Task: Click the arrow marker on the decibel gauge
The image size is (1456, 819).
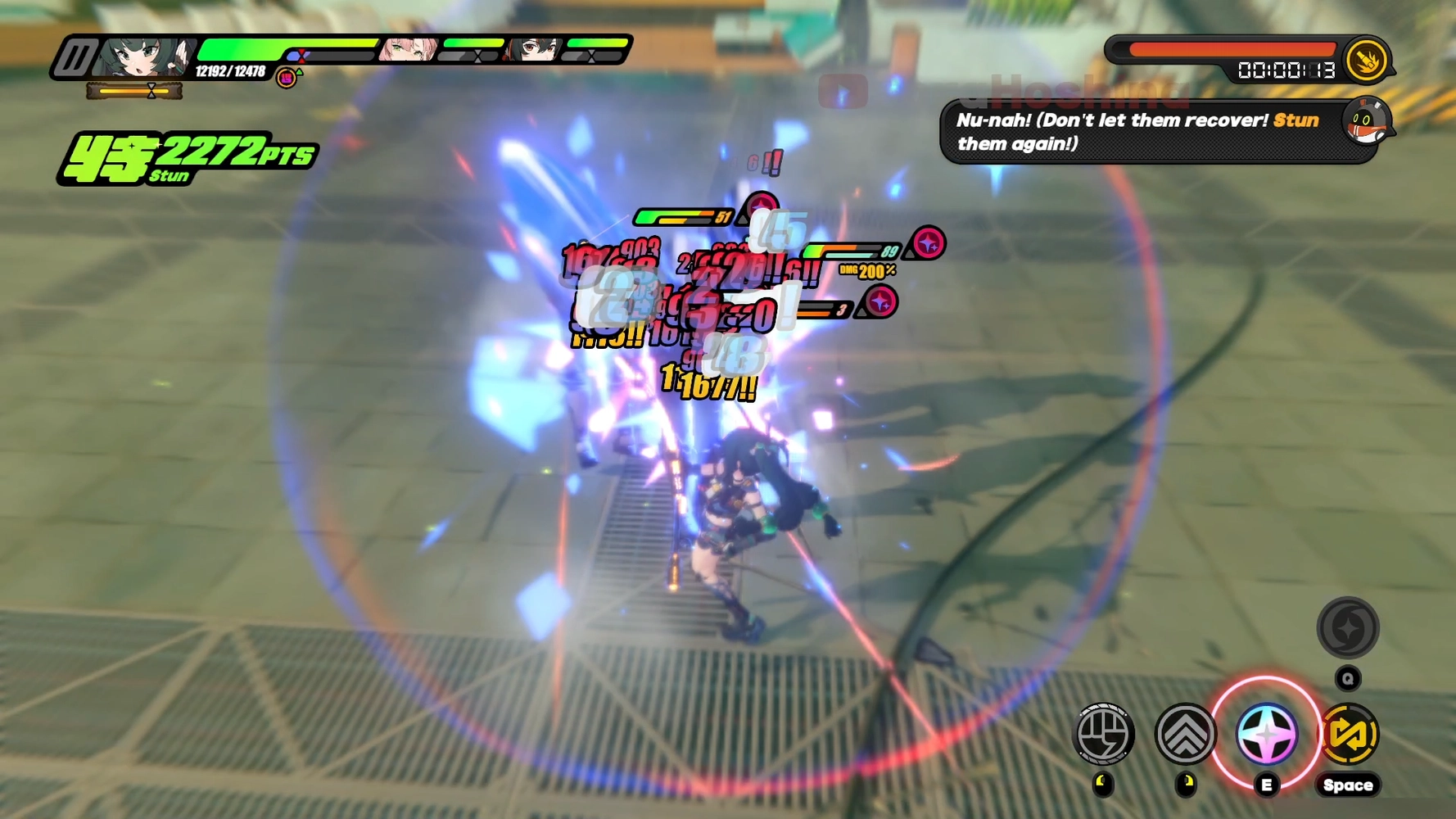Action: pyautogui.click(x=152, y=90)
